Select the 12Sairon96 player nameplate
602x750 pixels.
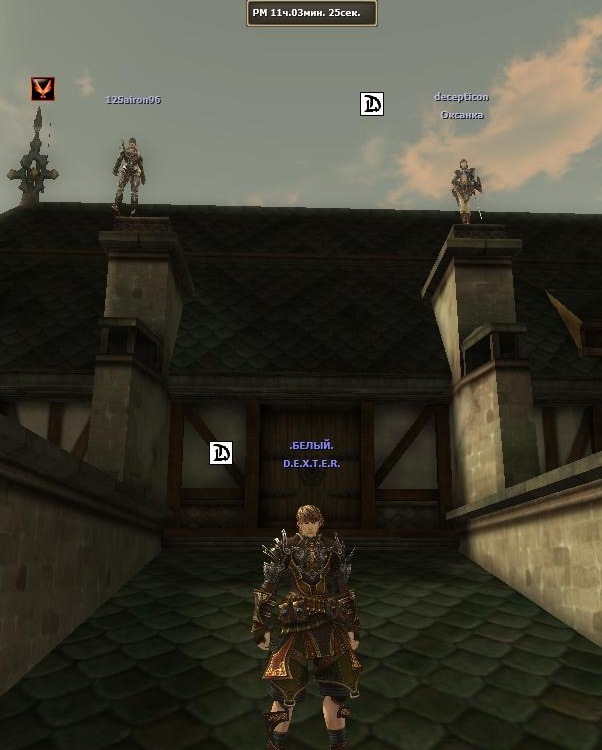click(133, 100)
